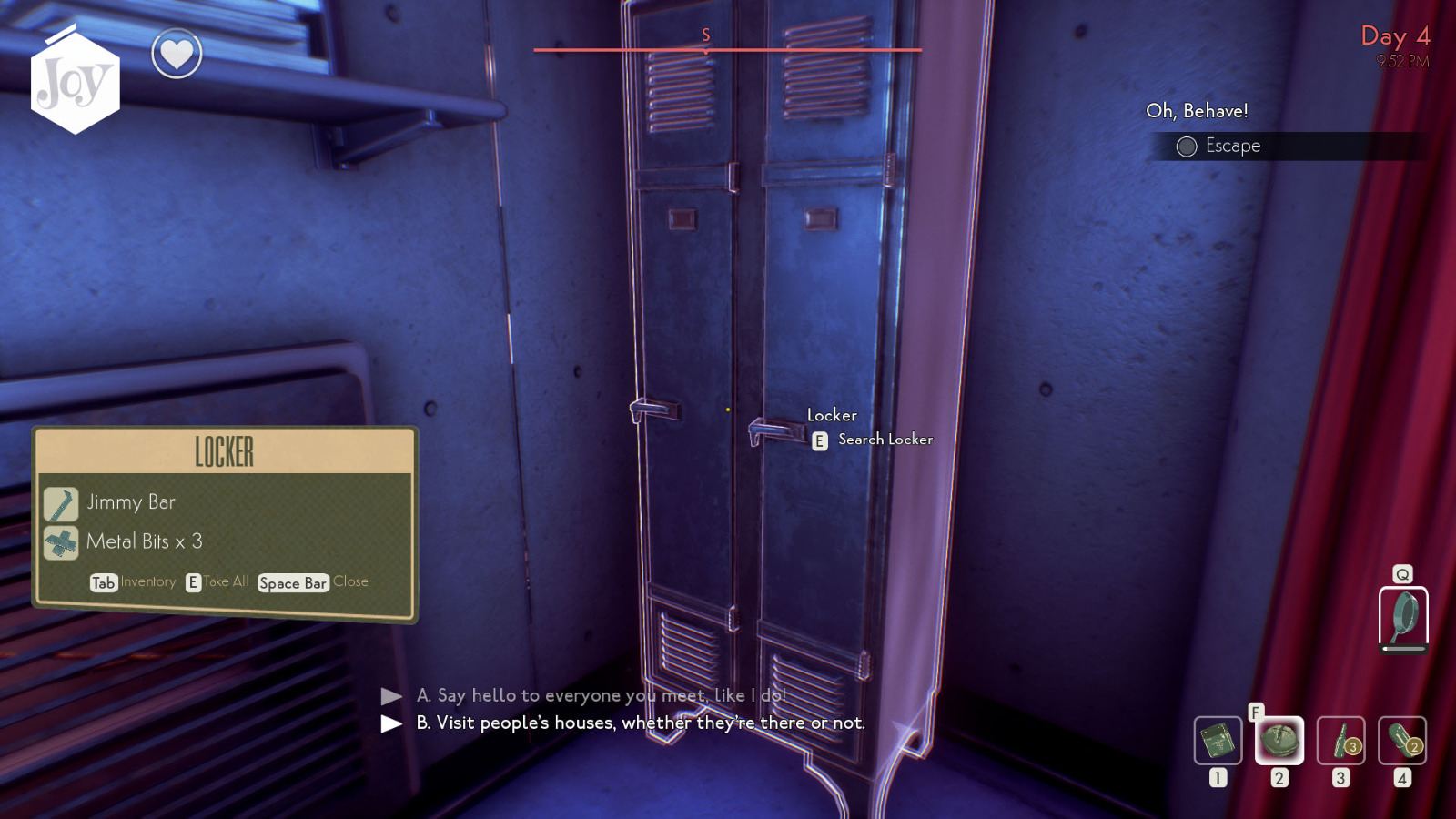Select the Locker panel header
1456x819 pixels.
pyautogui.click(x=223, y=449)
